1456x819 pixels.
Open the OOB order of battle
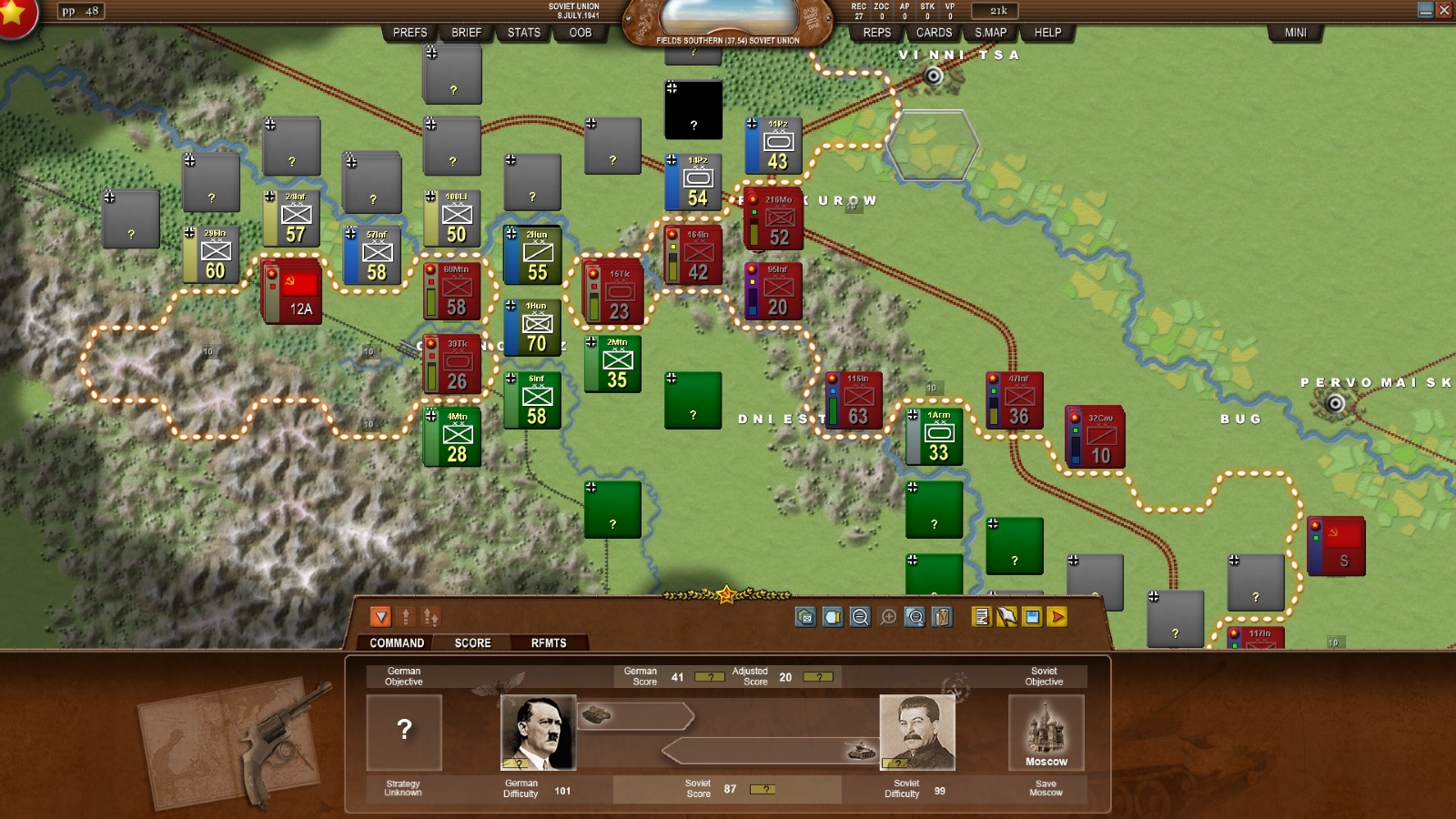(x=580, y=33)
